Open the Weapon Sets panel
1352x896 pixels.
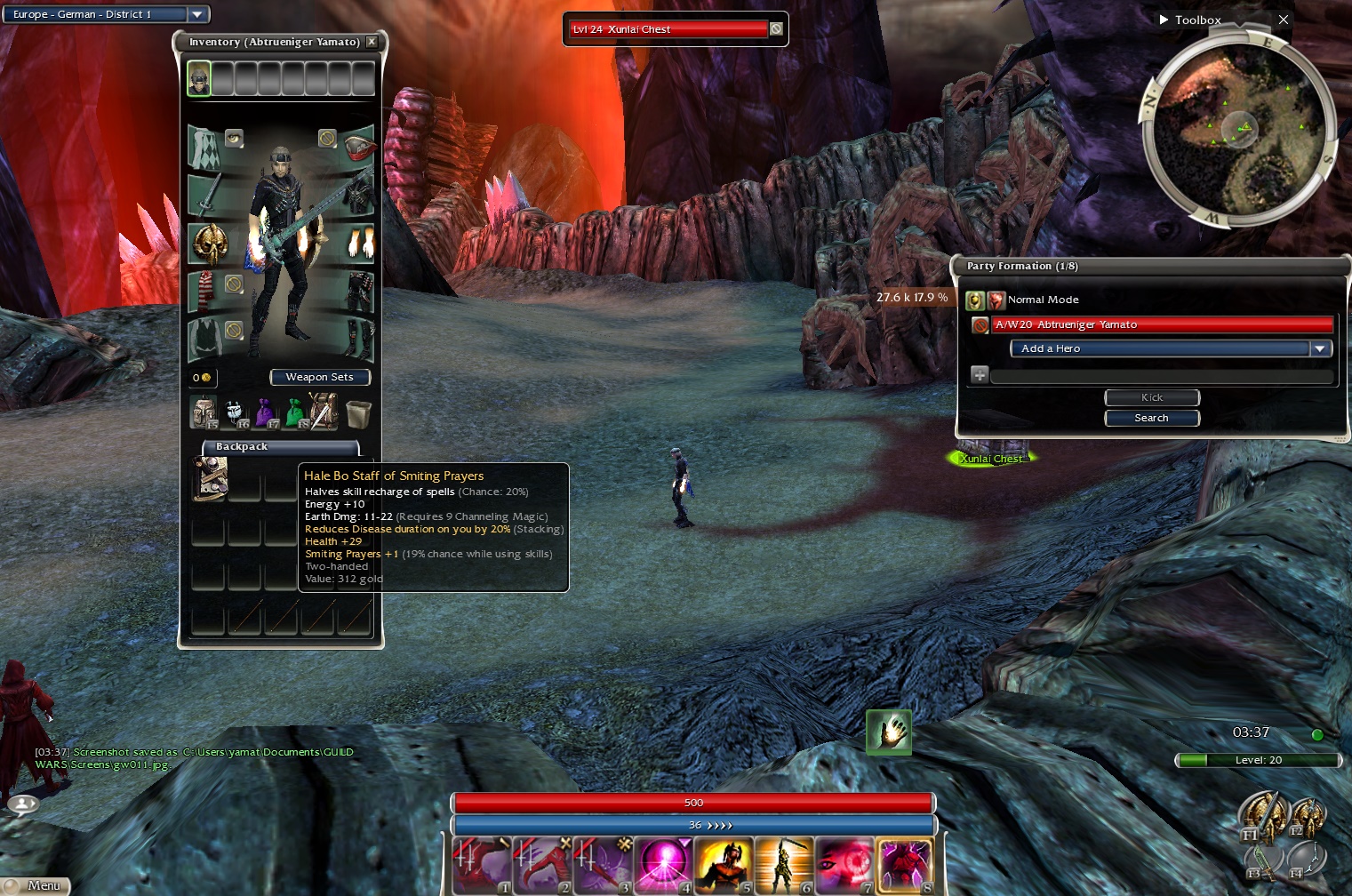click(x=319, y=378)
